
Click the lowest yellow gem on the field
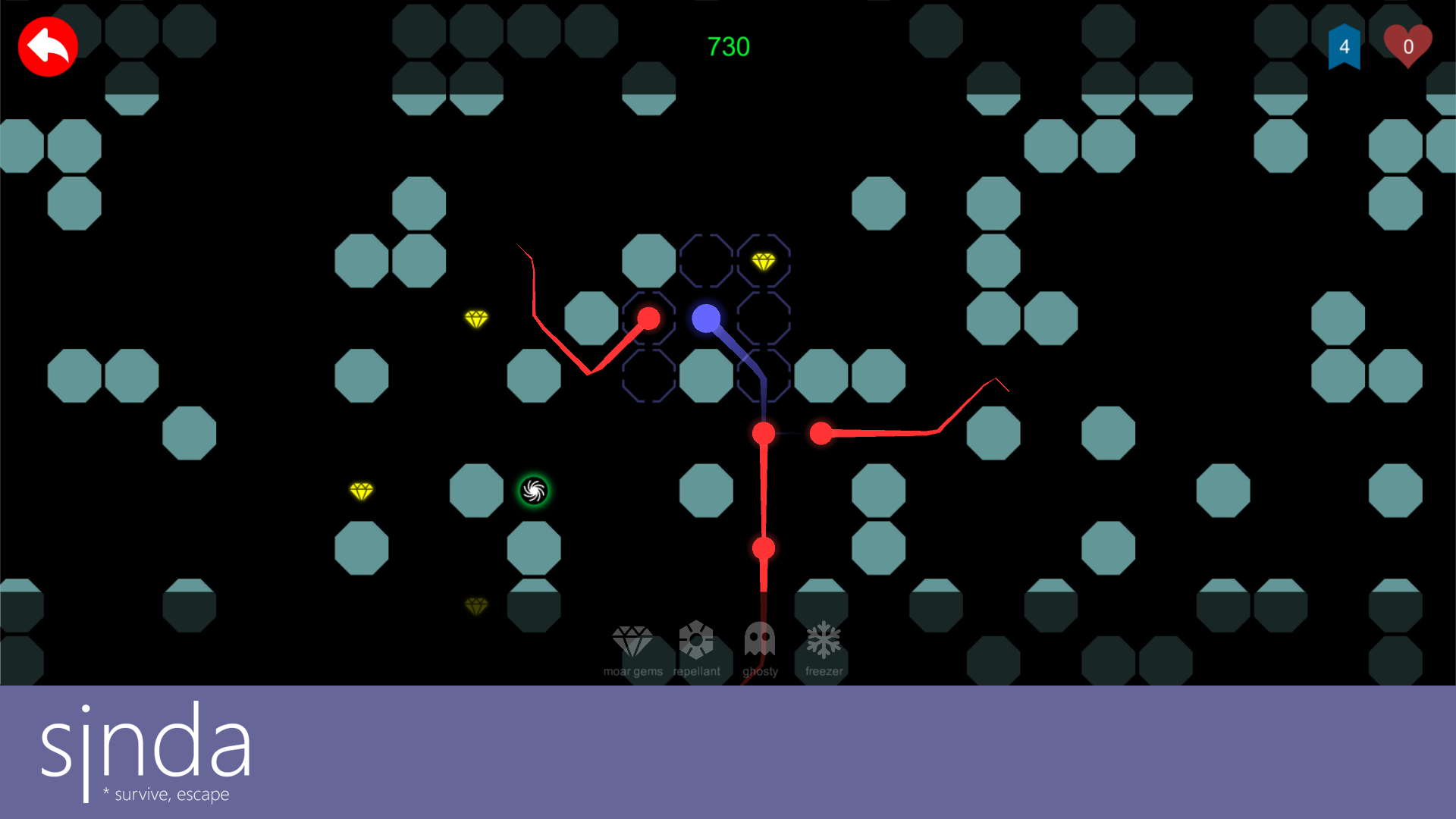point(476,605)
